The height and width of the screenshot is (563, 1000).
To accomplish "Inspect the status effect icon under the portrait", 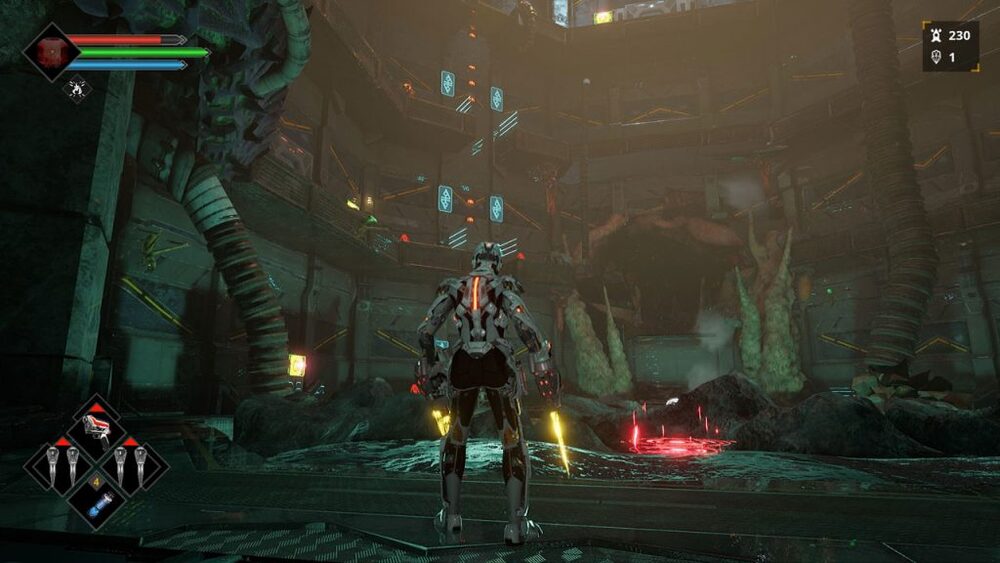I will (76, 90).
